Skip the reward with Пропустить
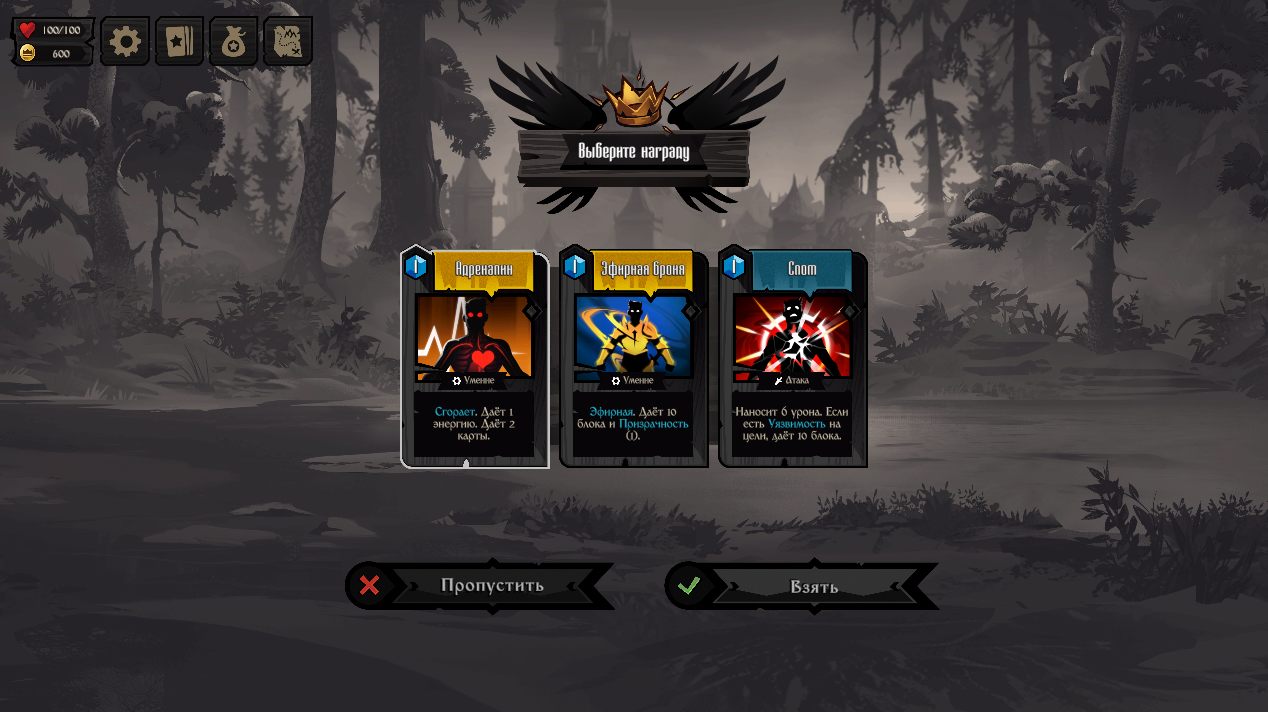 (x=480, y=586)
